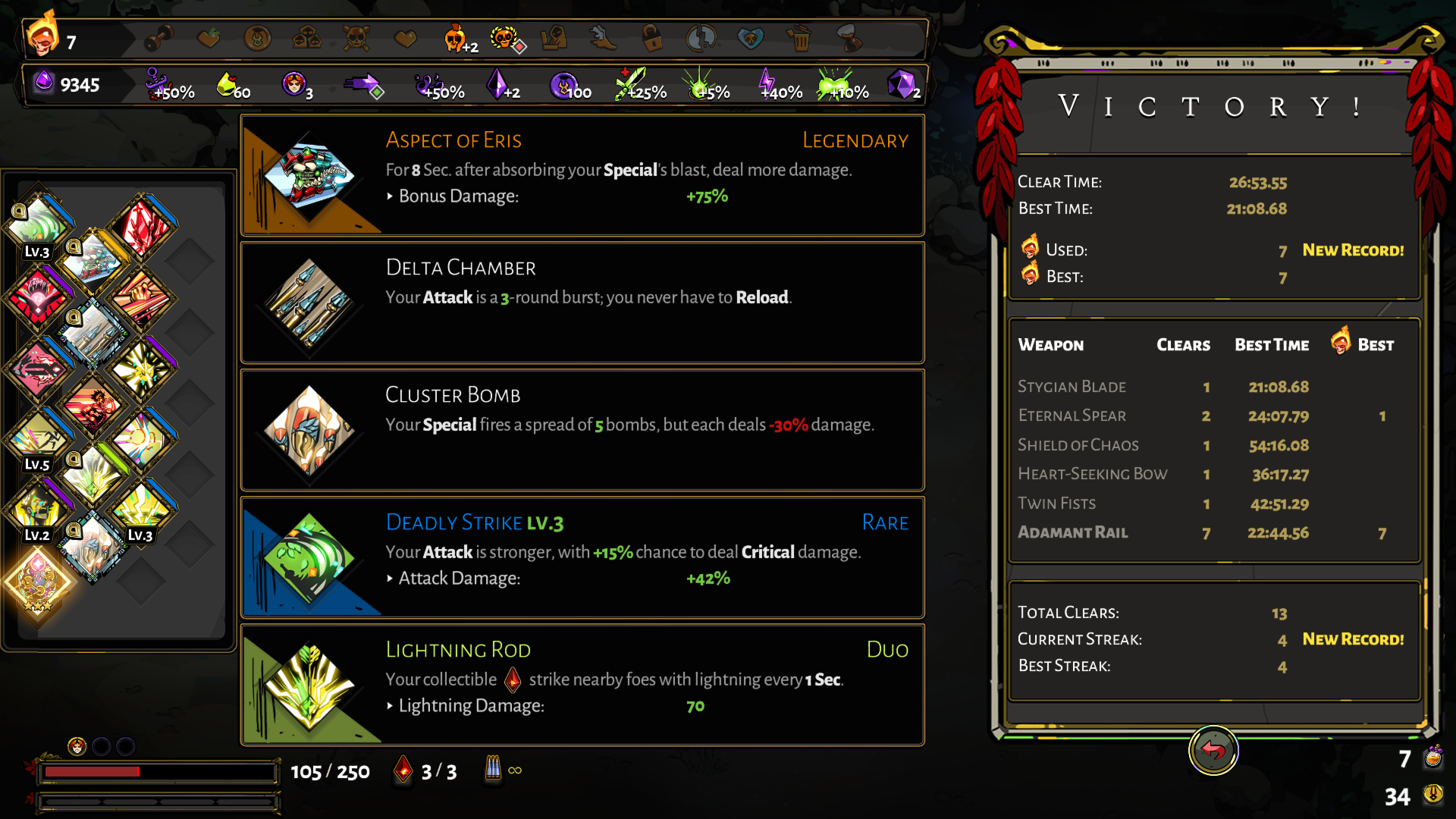Select the green sword +25% mirror talent
The image size is (1456, 819).
[632, 85]
